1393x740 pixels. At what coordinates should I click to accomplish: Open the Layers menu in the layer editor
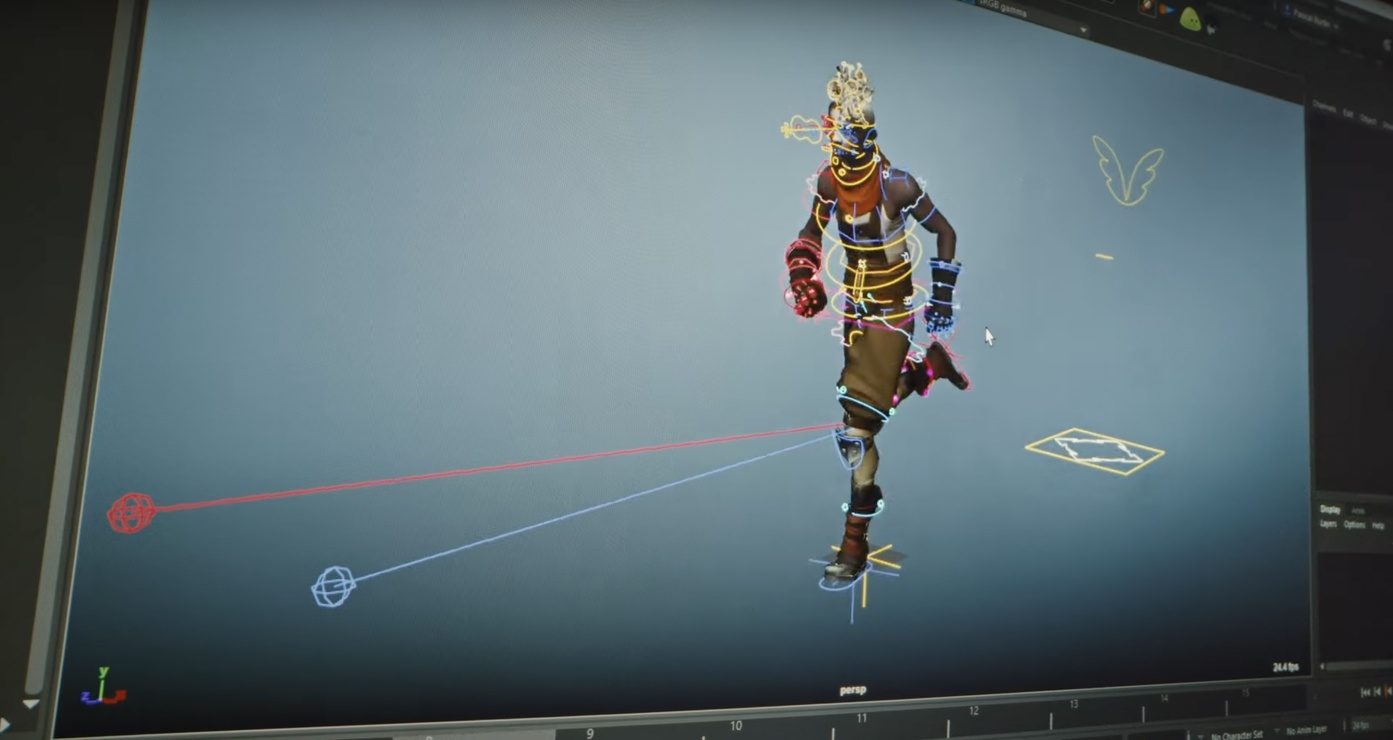(1329, 524)
